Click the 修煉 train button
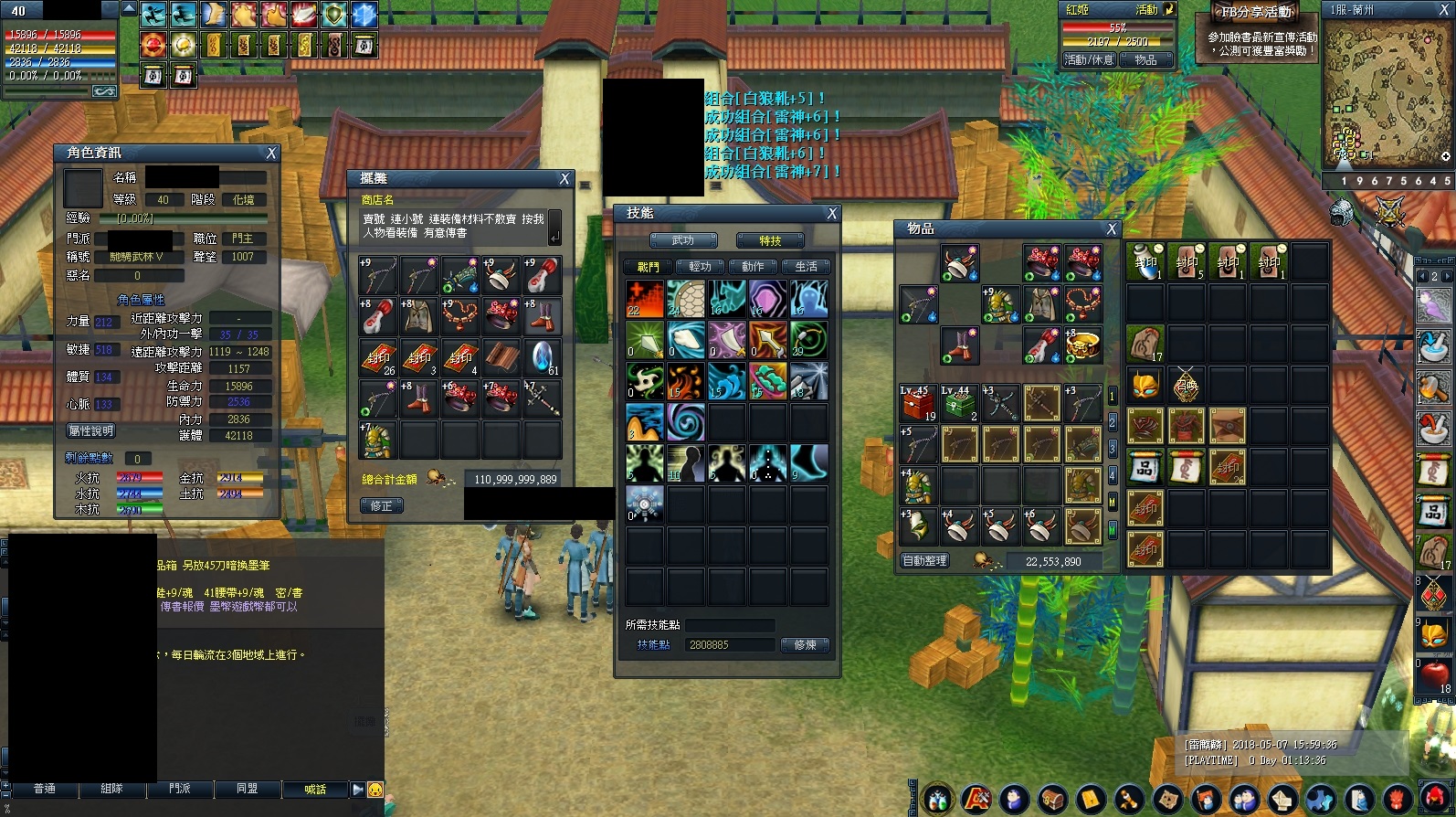The height and width of the screenshot is (817, 1456). [x=805, y=645]
